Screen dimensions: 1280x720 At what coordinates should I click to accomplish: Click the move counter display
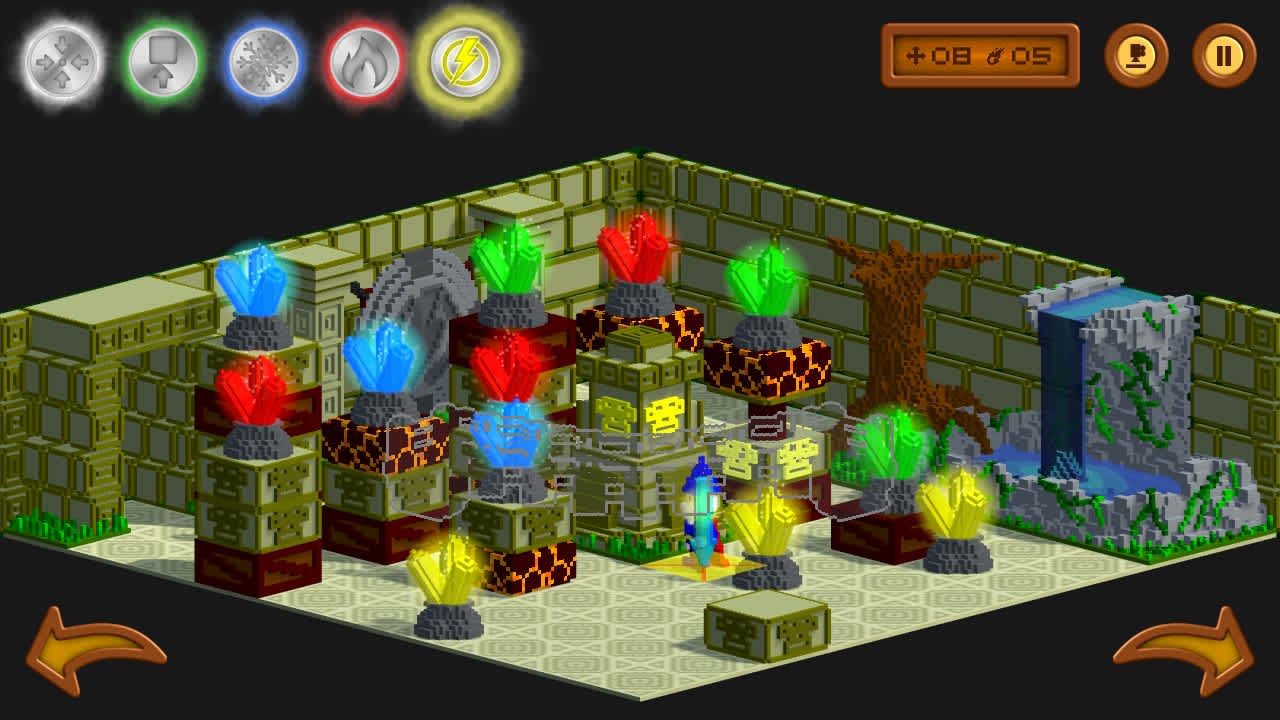[x=980, y=56]
